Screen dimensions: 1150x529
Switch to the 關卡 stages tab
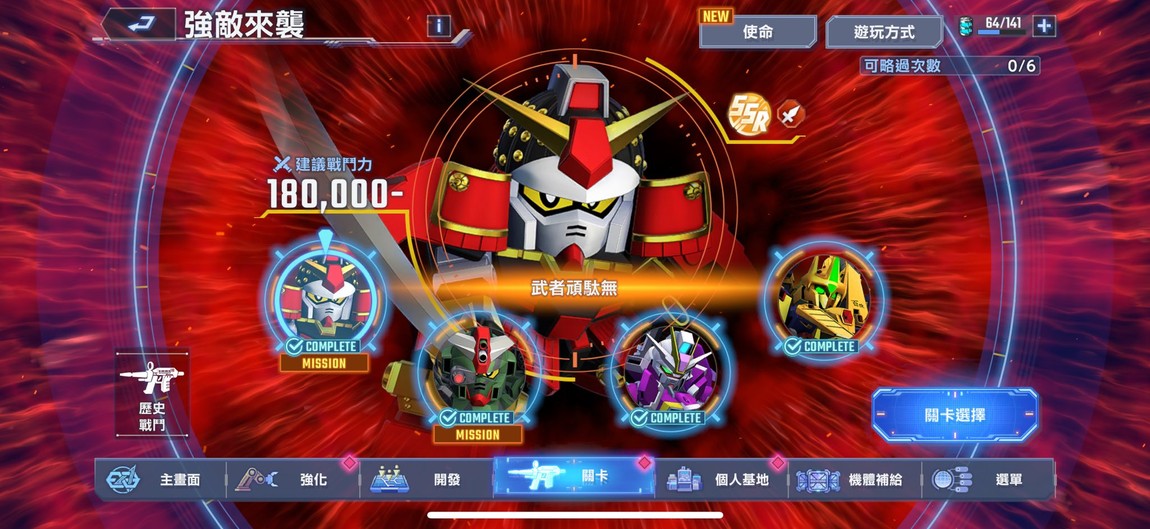click(573, 478)
